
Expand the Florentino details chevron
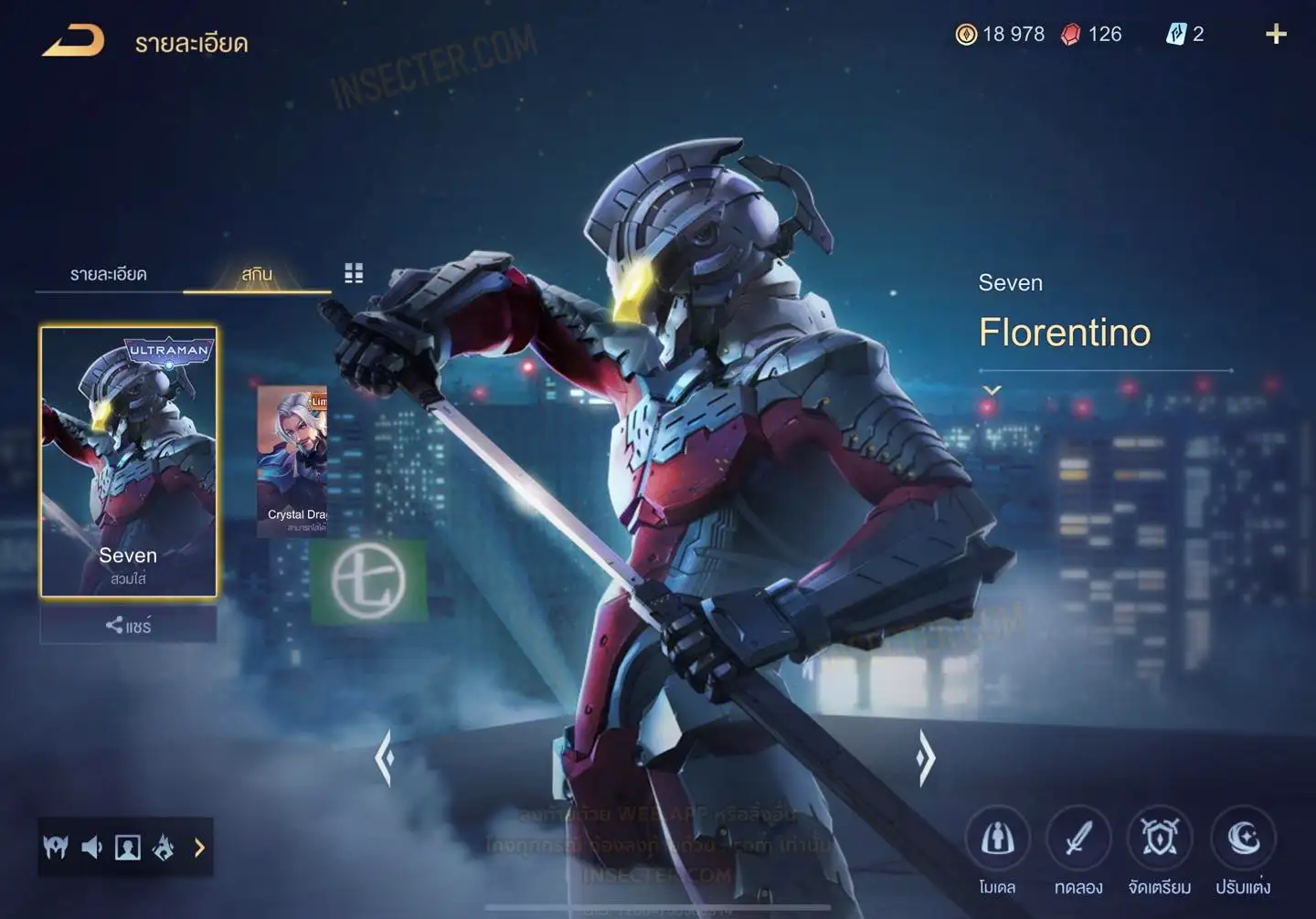992,390
